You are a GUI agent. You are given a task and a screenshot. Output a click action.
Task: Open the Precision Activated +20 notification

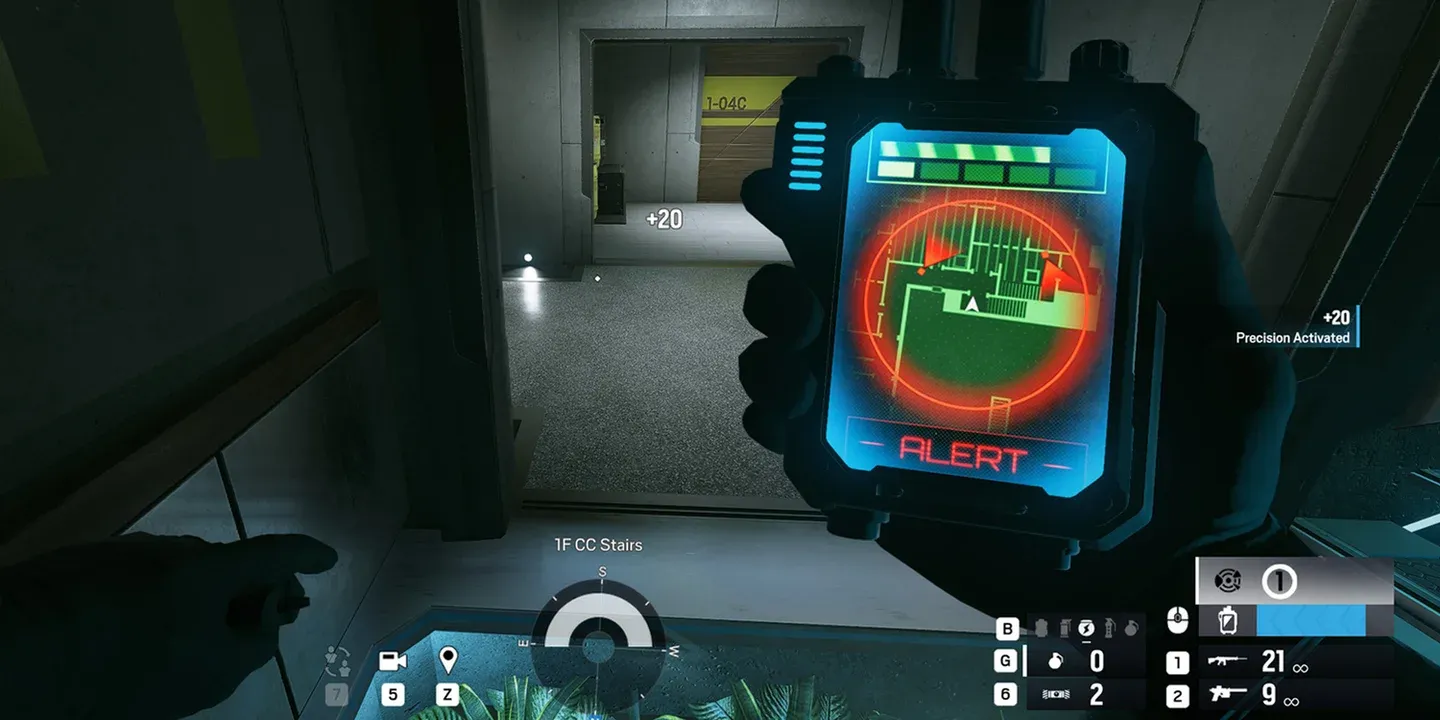pos(1293,327)
